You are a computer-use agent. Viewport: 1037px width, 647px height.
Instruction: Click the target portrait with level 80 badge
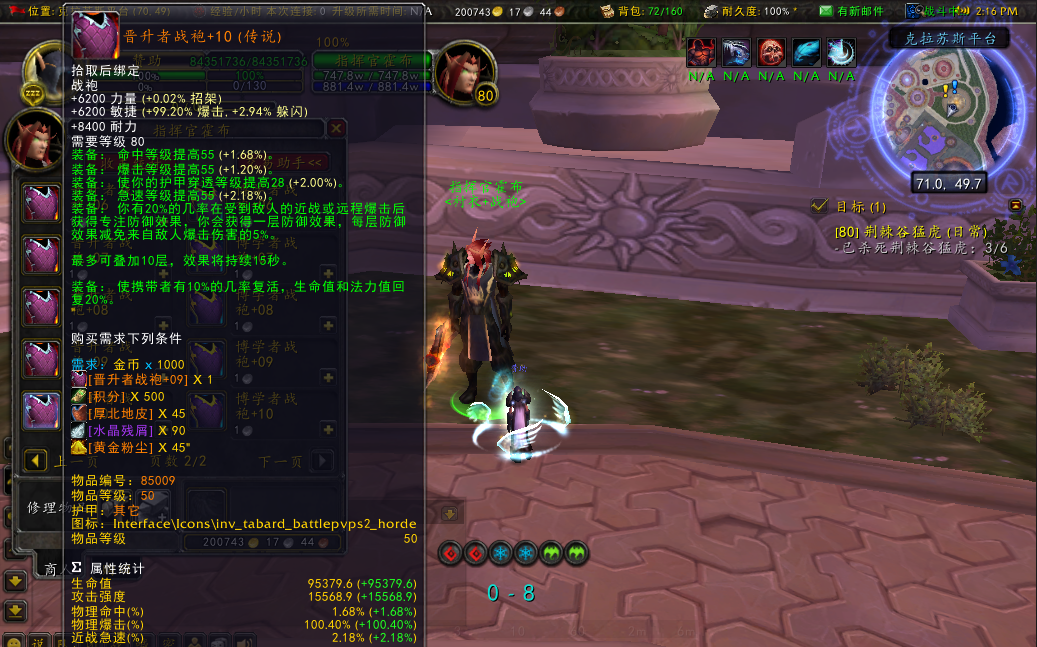[x=466, y=72]
